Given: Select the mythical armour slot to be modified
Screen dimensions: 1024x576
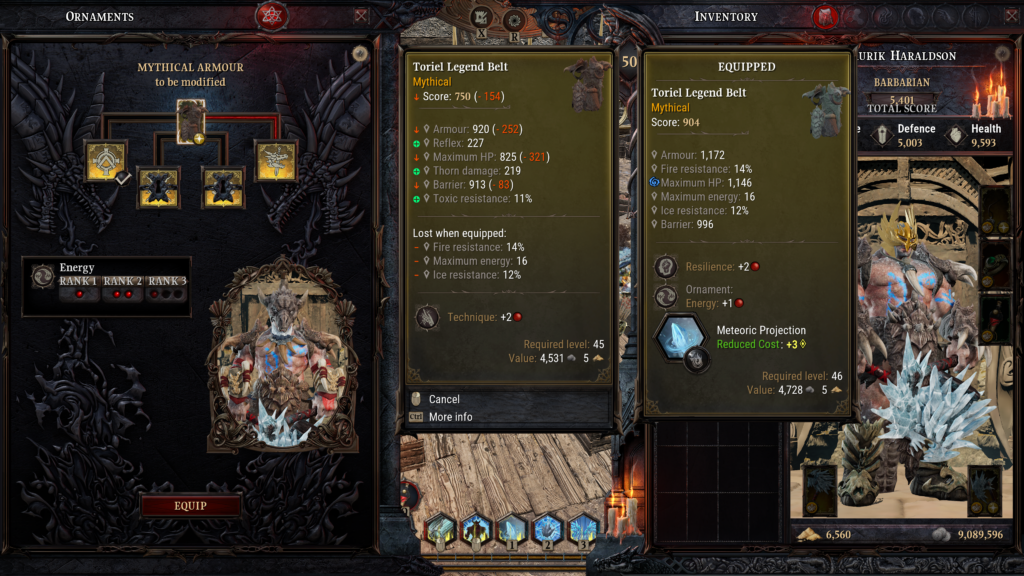Looking at the screenshot, I should tap(191, 118).
